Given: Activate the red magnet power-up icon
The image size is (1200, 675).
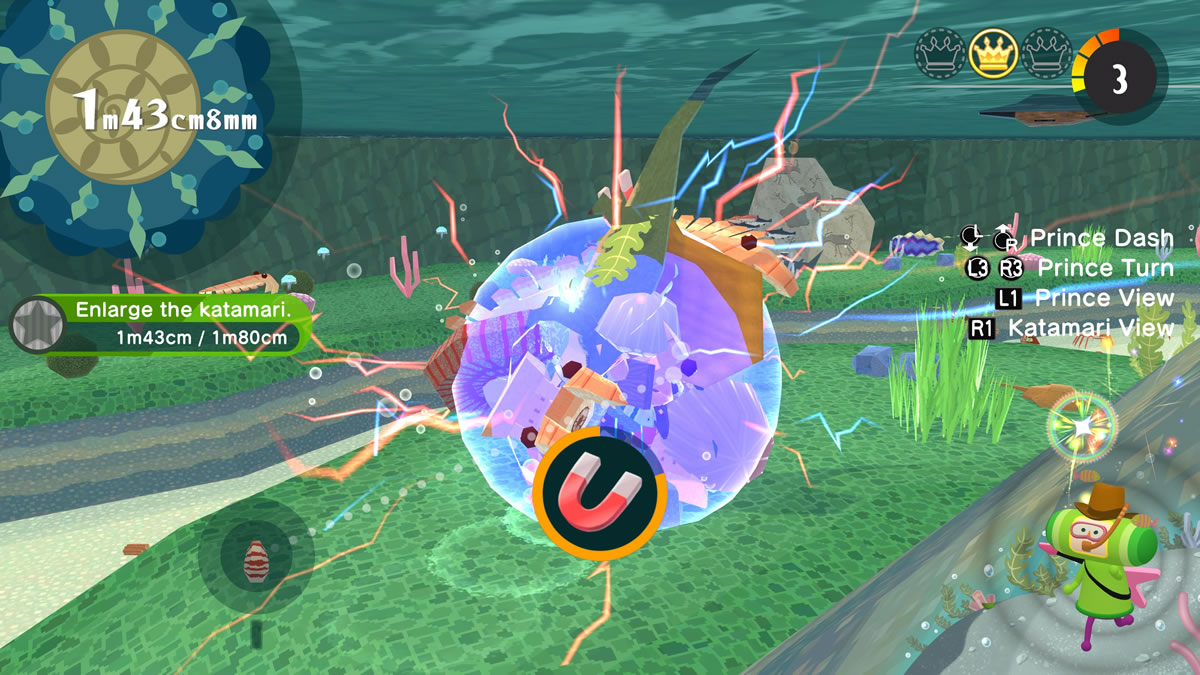Looking at the screenshot, I should click(x=599, y=493).
